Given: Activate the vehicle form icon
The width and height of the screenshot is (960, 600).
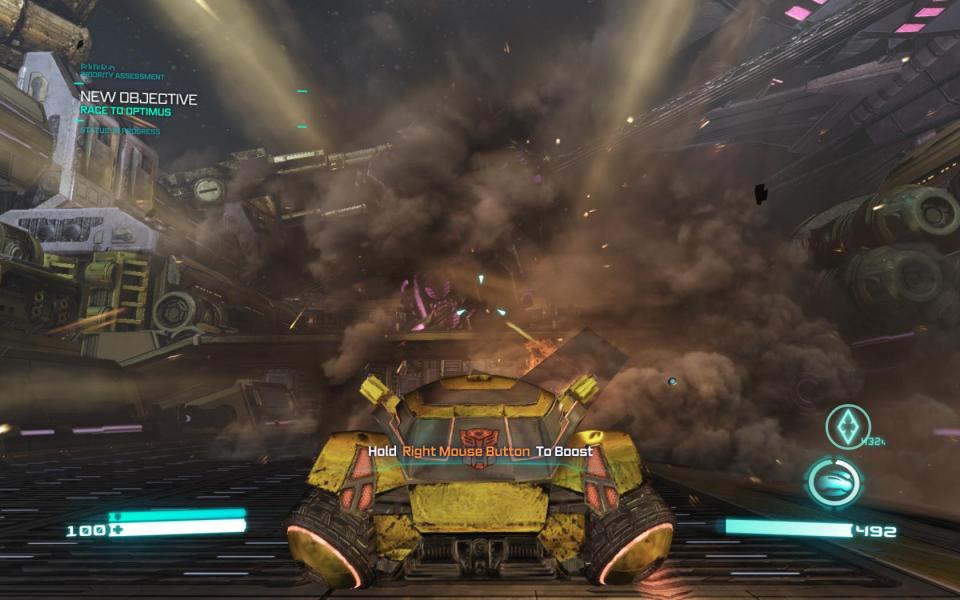Looking at the screenshot, I should click(834, 482).
